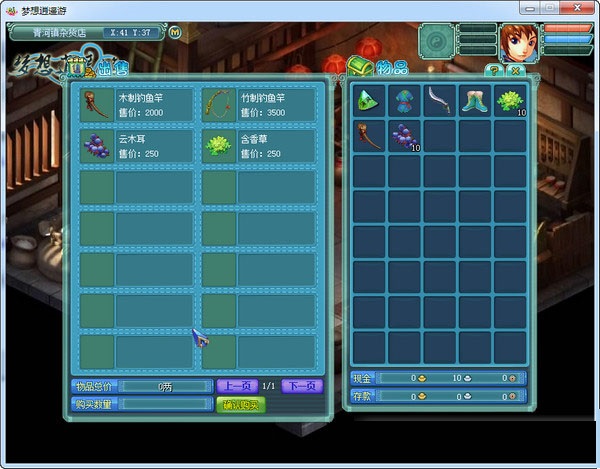Select the fishing rod in the inventory
Screen dimensions: 600x469
[x=370, y=135]
